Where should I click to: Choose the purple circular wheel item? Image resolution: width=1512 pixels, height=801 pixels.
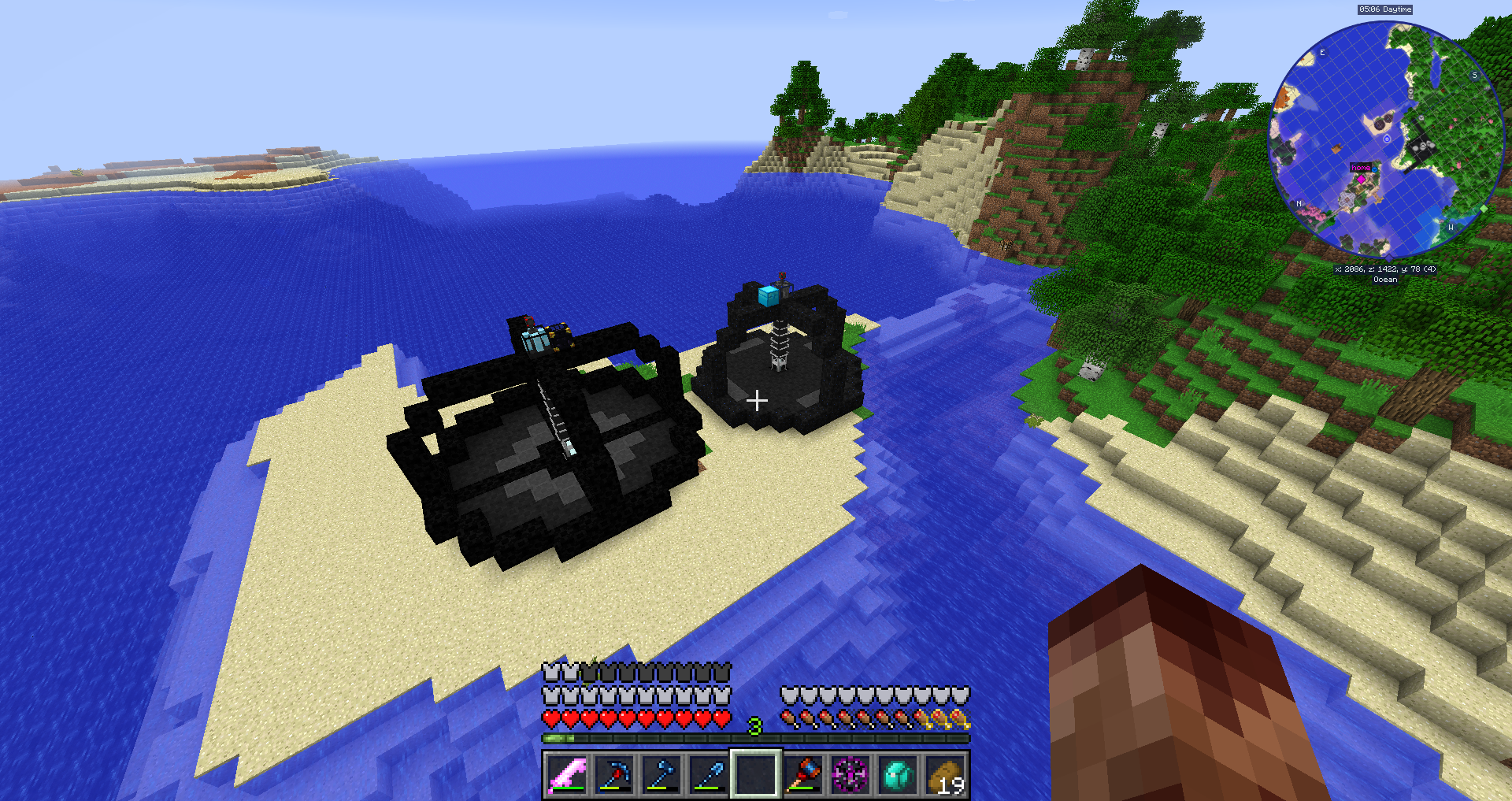850,774
